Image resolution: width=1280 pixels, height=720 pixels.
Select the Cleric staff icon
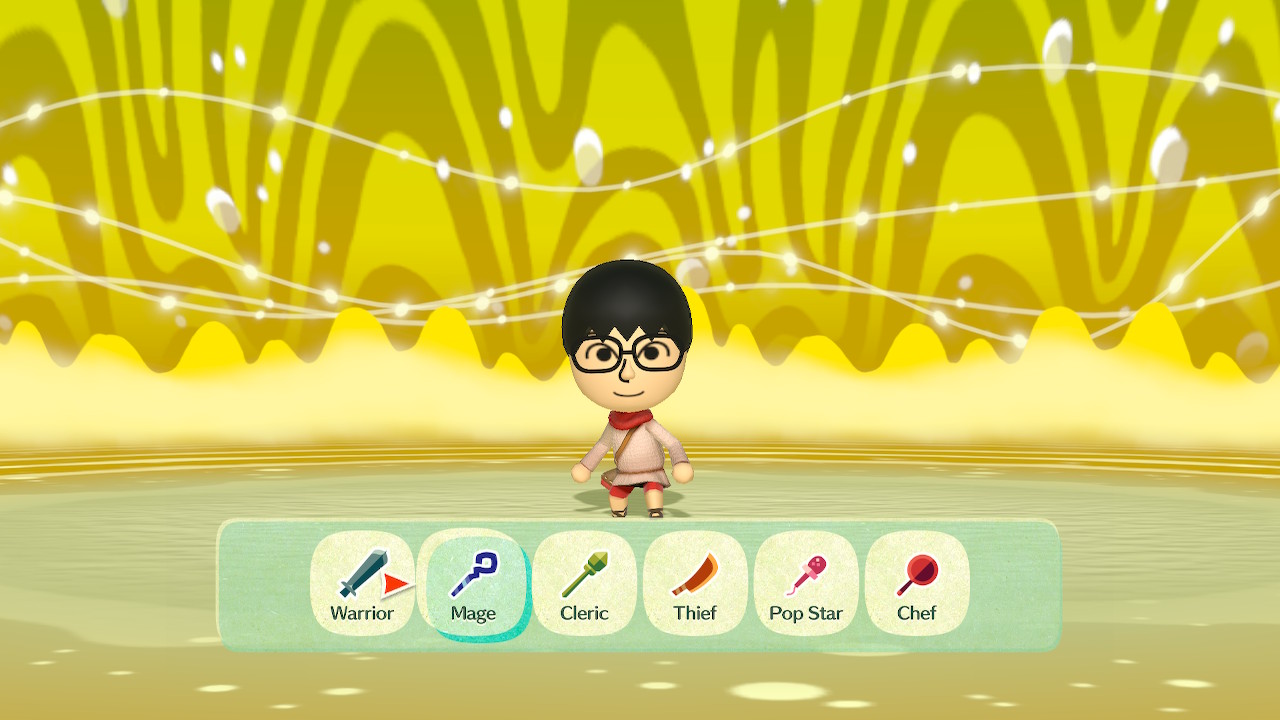point(583,573)
